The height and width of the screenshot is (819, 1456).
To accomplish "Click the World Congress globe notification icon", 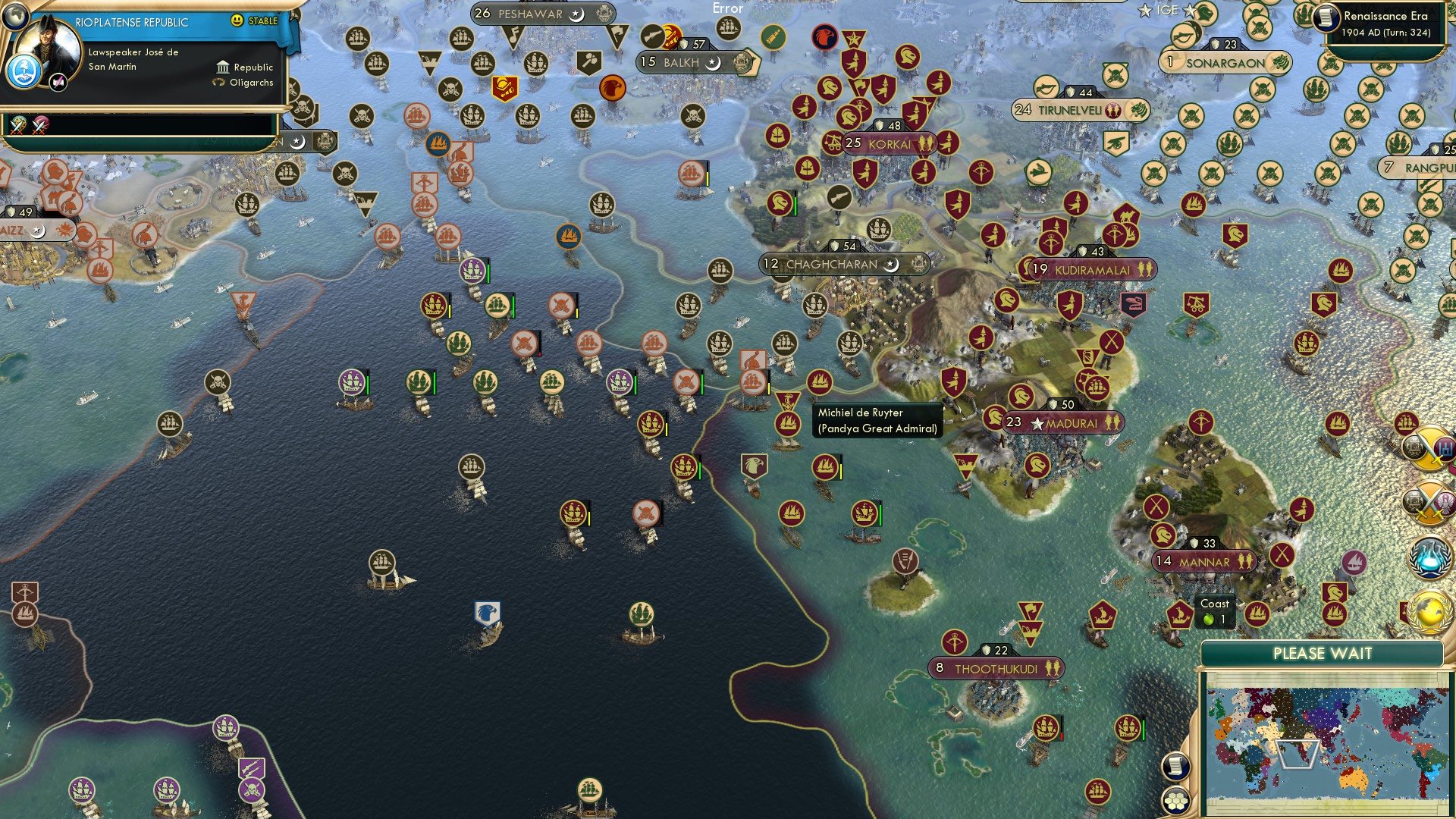I will pos(1431,613).
